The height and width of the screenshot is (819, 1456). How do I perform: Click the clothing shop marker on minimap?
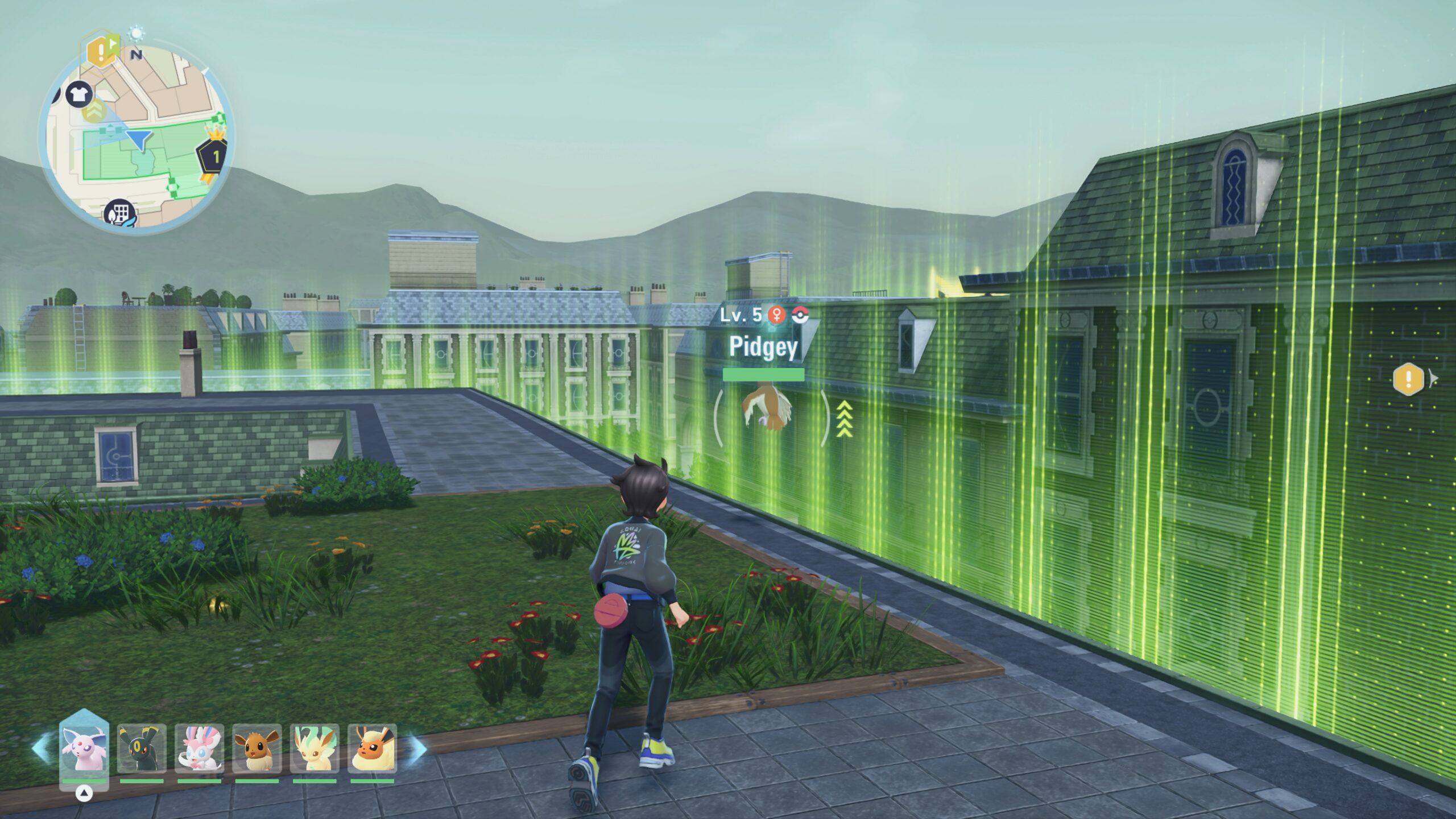point(79,94)
